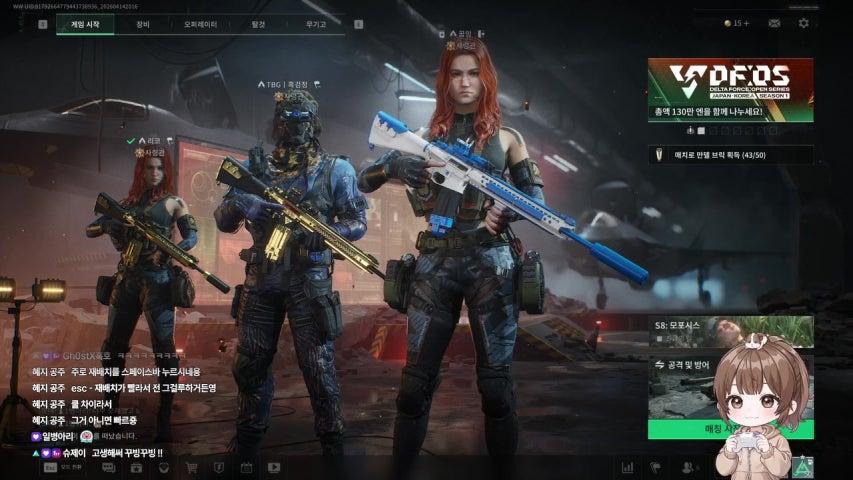
Task: Open the video play icon in bottom bar
Action: (x=274, y=467)
